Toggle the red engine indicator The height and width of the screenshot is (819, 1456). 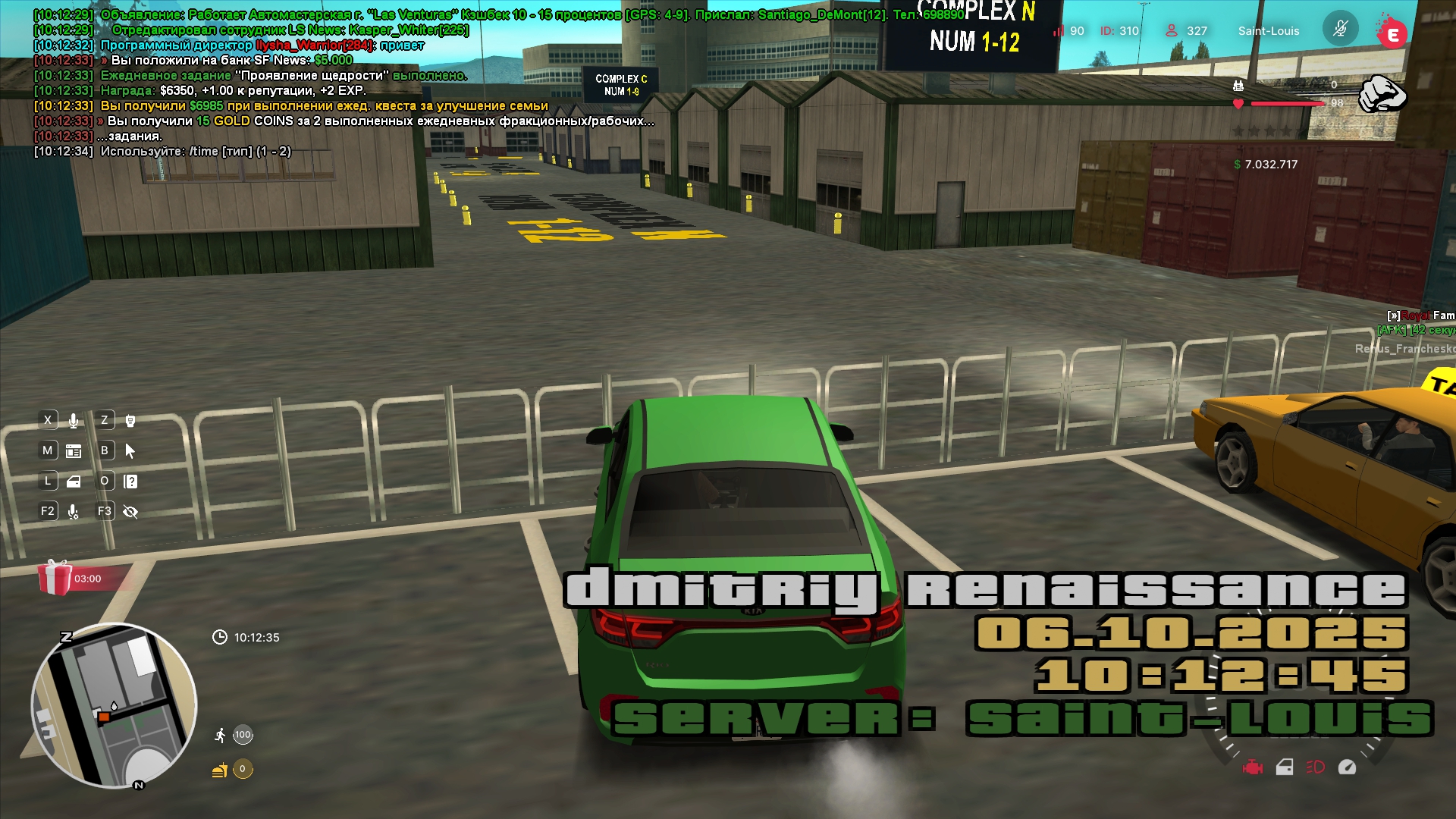[x=1253, y=767]
